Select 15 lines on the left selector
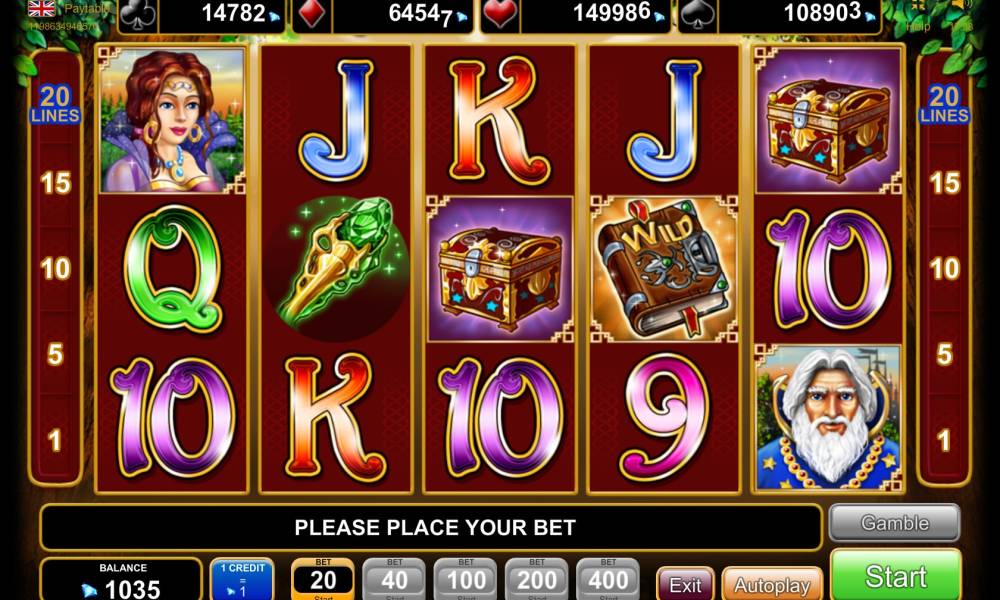1000x600 pixels. point(55,183)
